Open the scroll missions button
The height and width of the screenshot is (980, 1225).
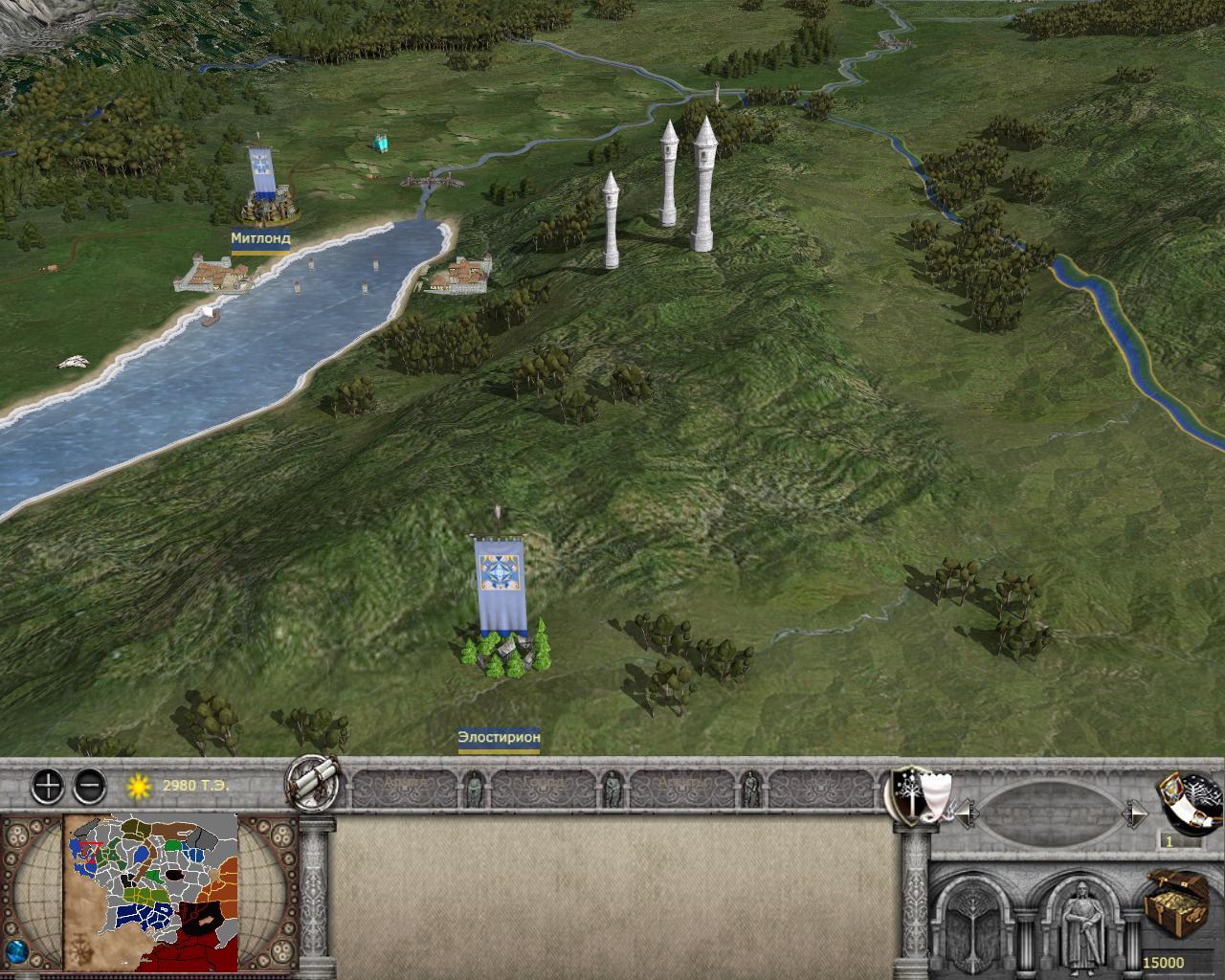(x=313, y=785)
